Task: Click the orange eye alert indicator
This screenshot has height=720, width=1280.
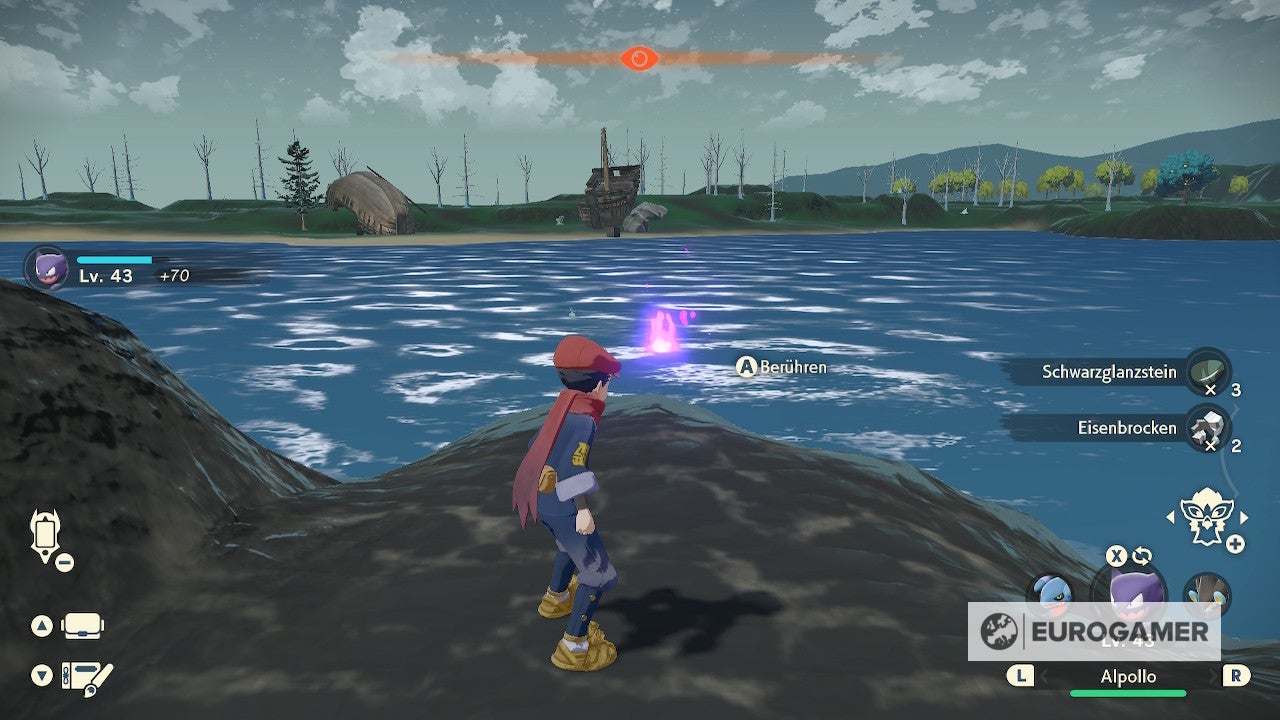Action: pyautogui.click(x=639, y=58)
